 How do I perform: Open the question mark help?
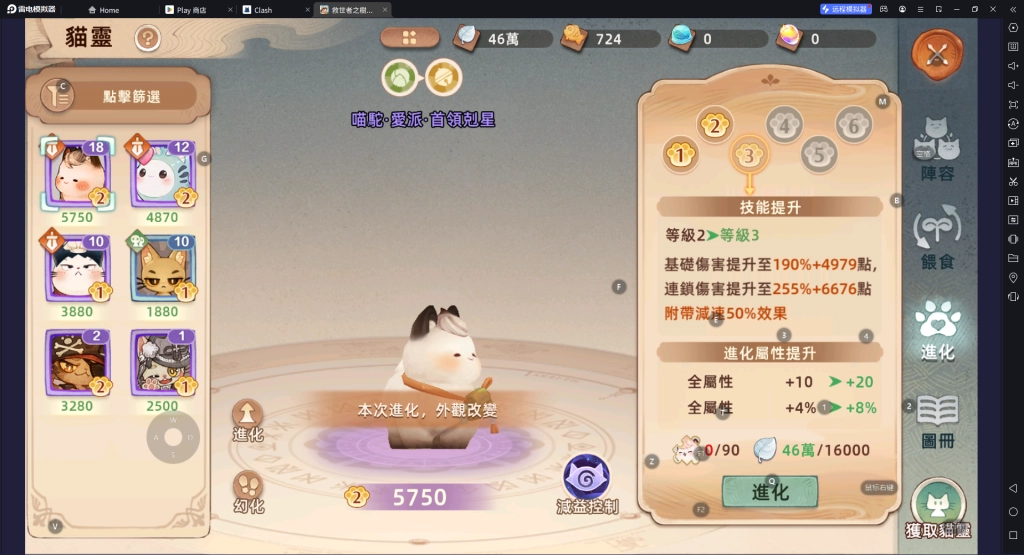coord(148,39)
